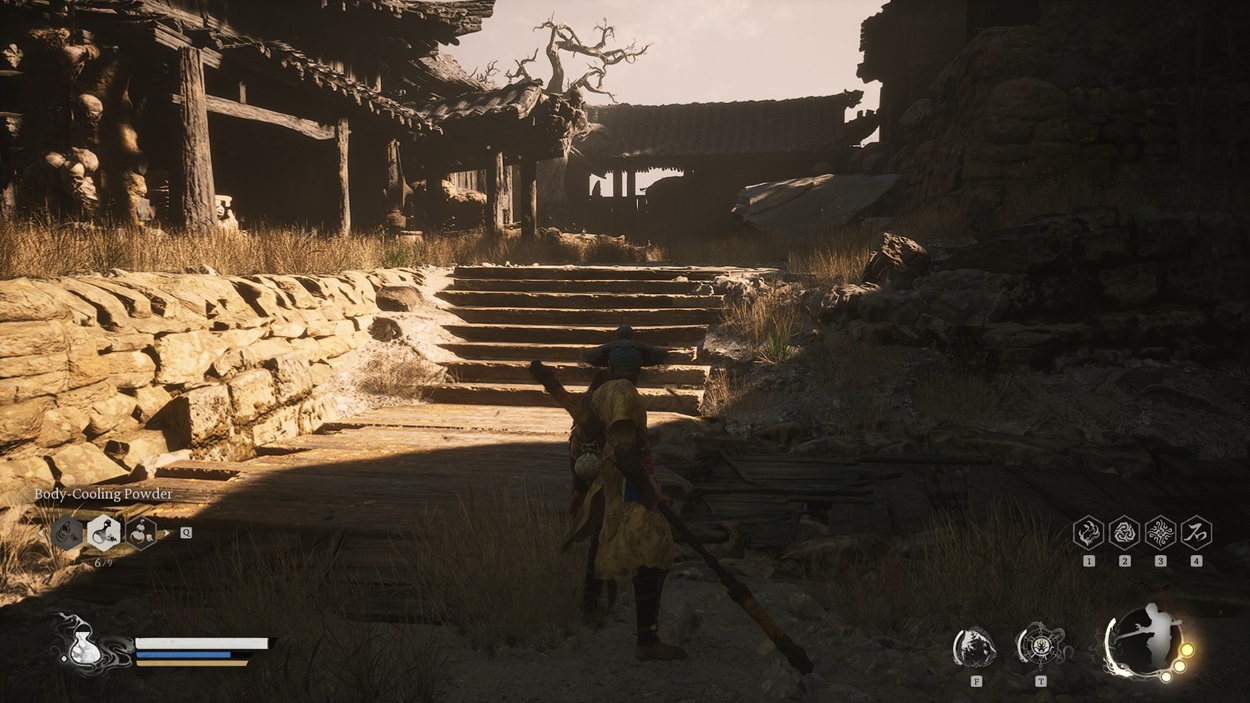Click the staff stance silhouette focus gauge
The image size is (1250, 703).
pyautogui.click(x=1146, y=640)
